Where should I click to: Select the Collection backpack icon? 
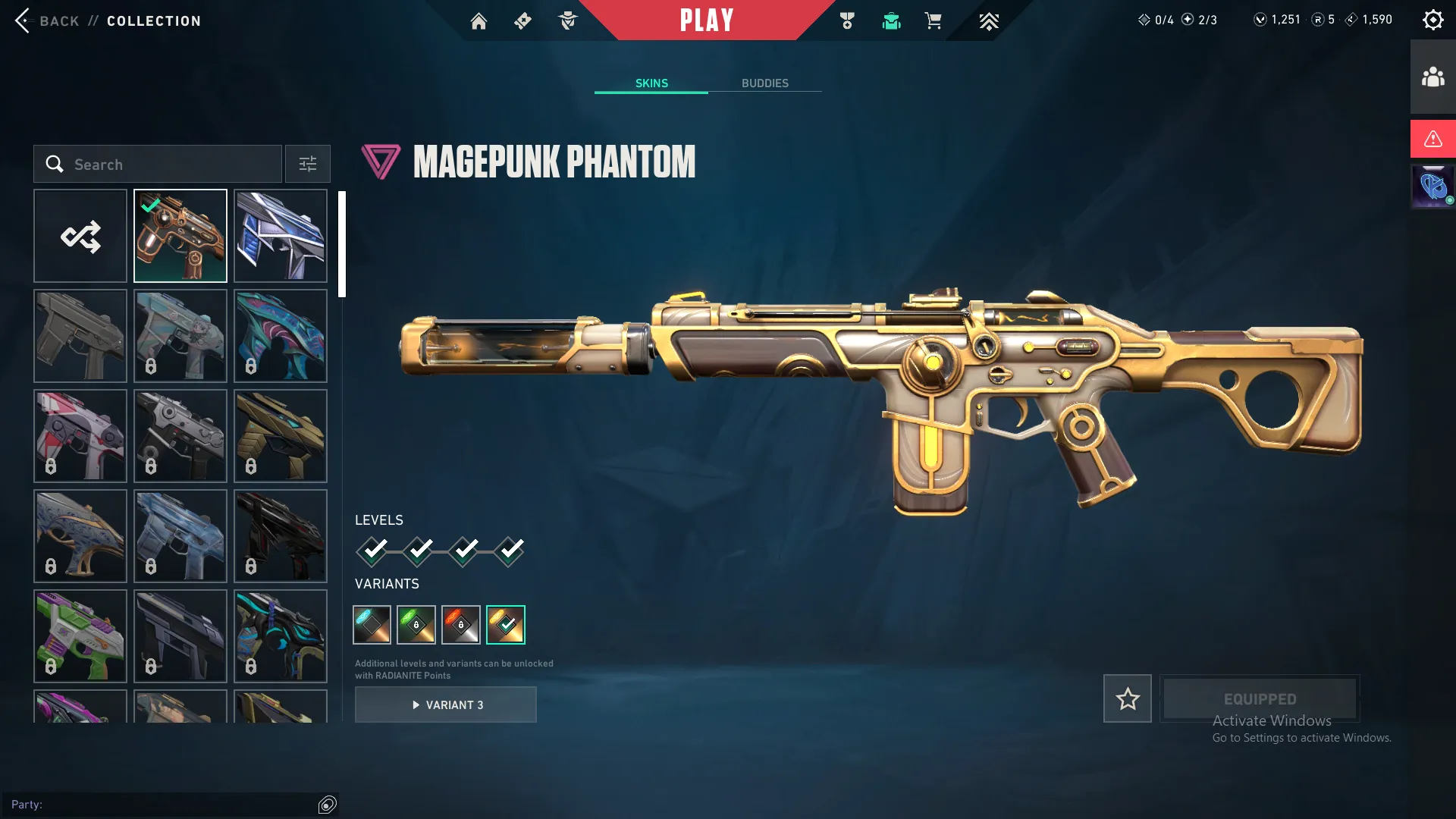pyautogui.click(x=891, y=20)
